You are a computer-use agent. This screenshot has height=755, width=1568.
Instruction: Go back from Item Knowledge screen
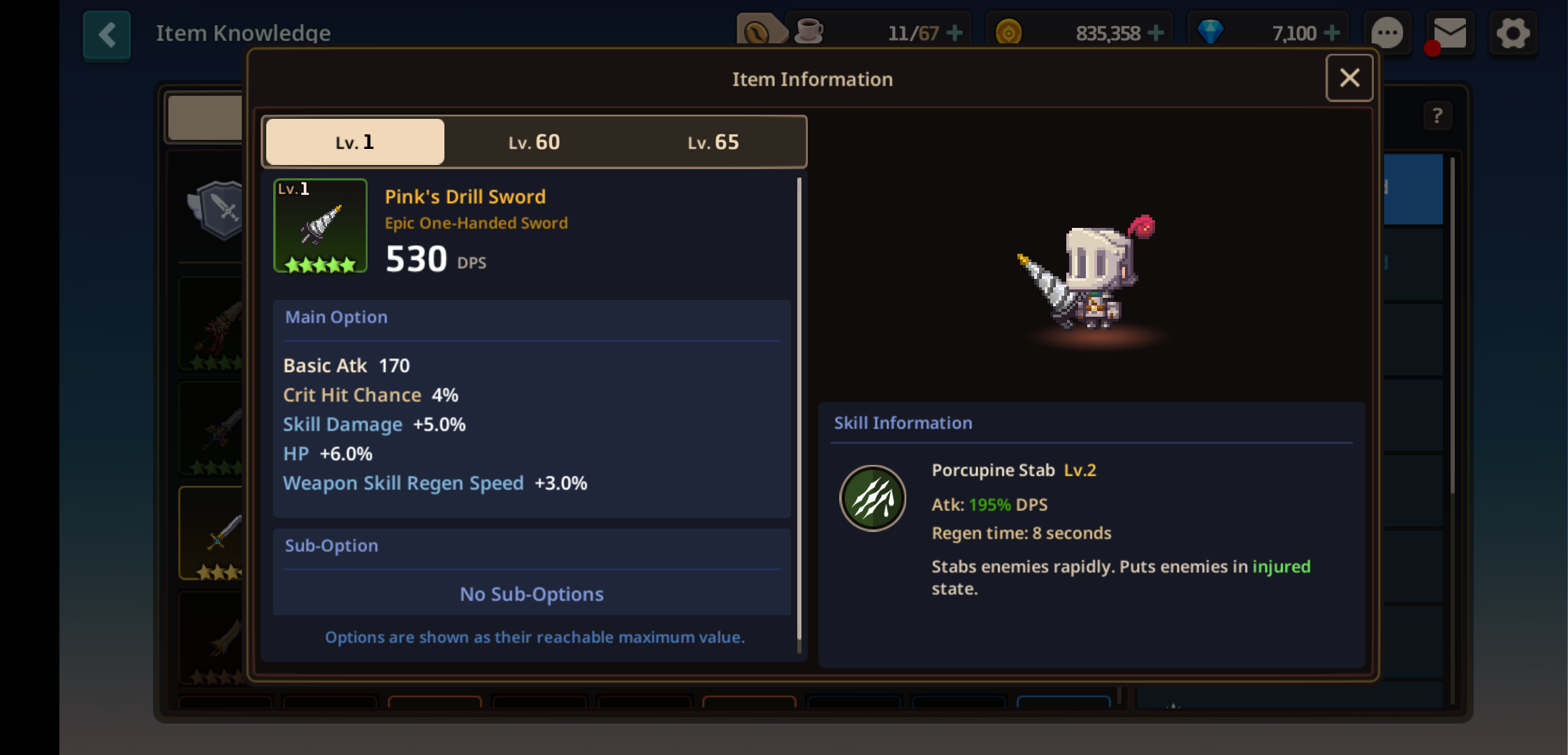point(107,34)
